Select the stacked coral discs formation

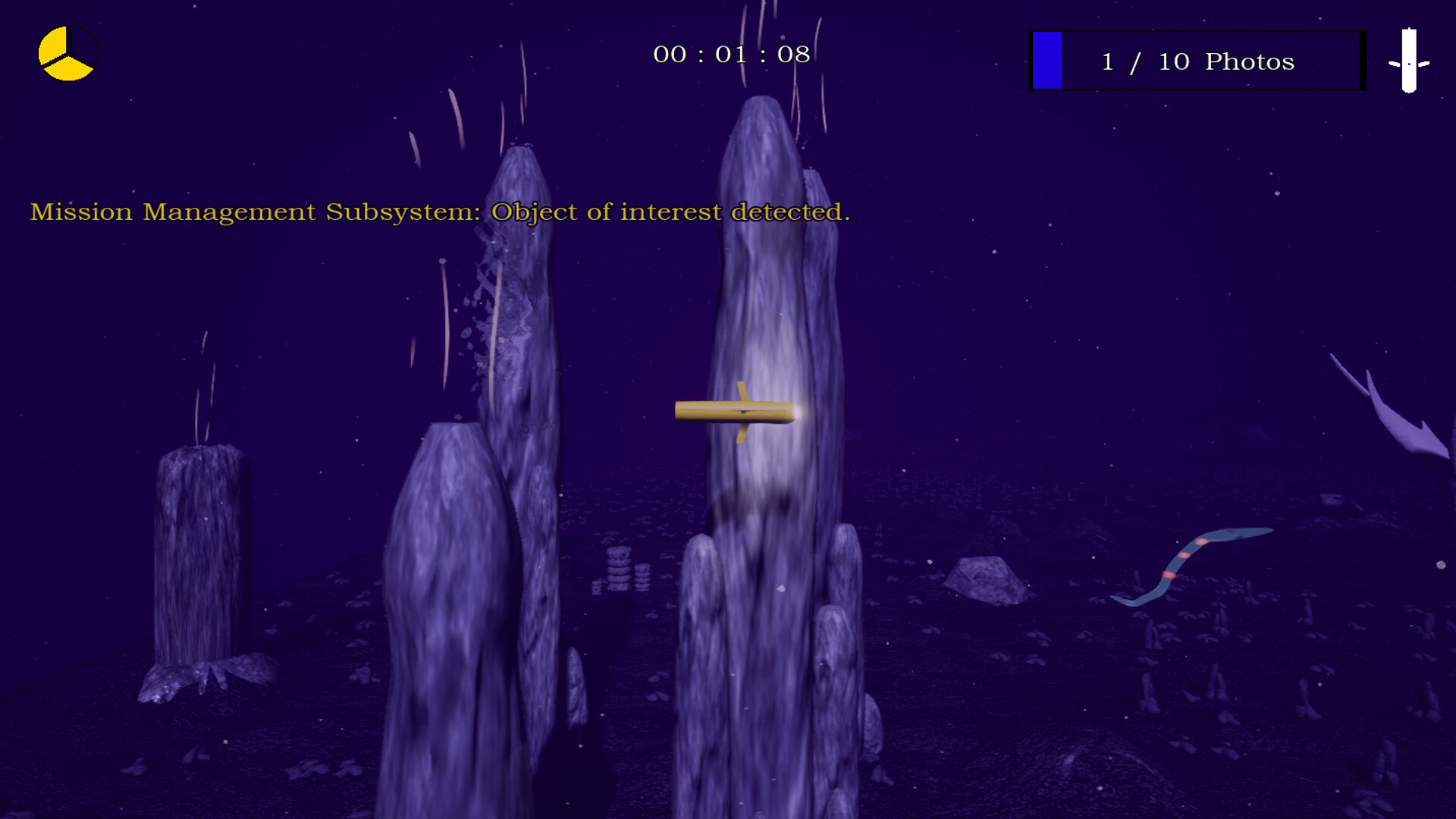point(620,569)
